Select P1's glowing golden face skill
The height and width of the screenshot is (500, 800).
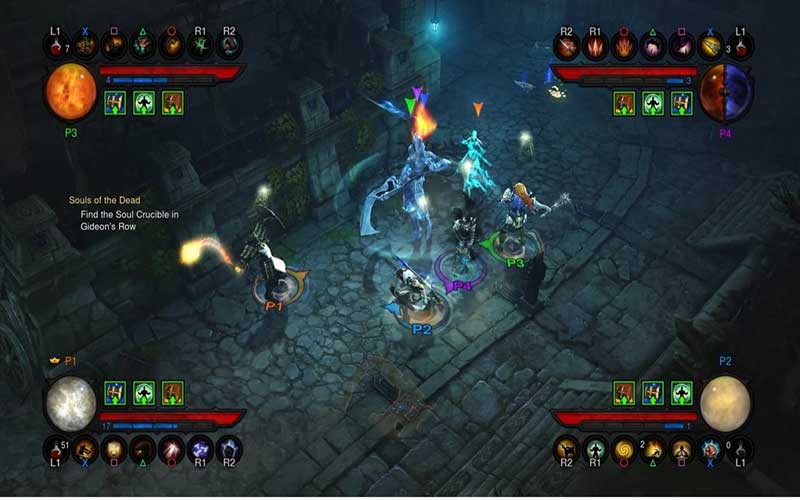[x=113, y=449]
